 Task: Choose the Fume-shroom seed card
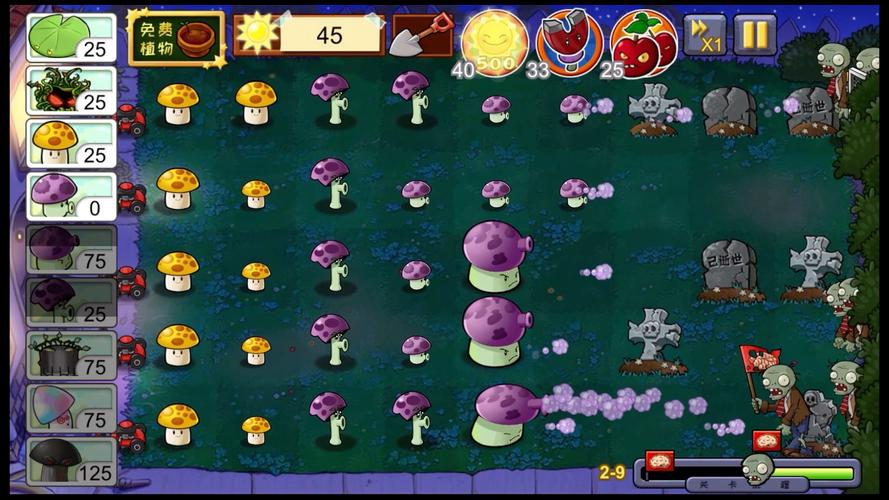(x=70, y=248)
